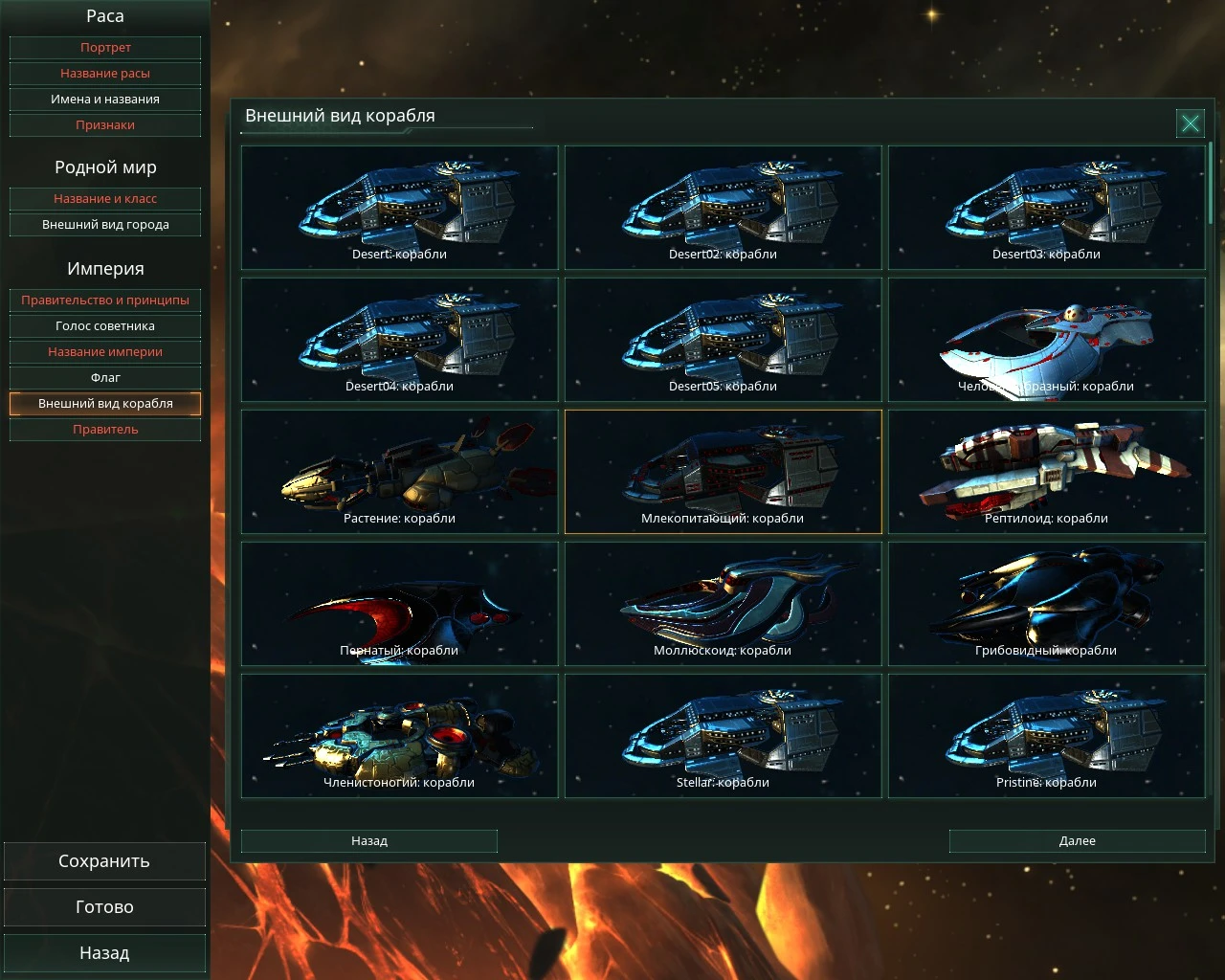Click Назад inside the ship dialog

368,840
